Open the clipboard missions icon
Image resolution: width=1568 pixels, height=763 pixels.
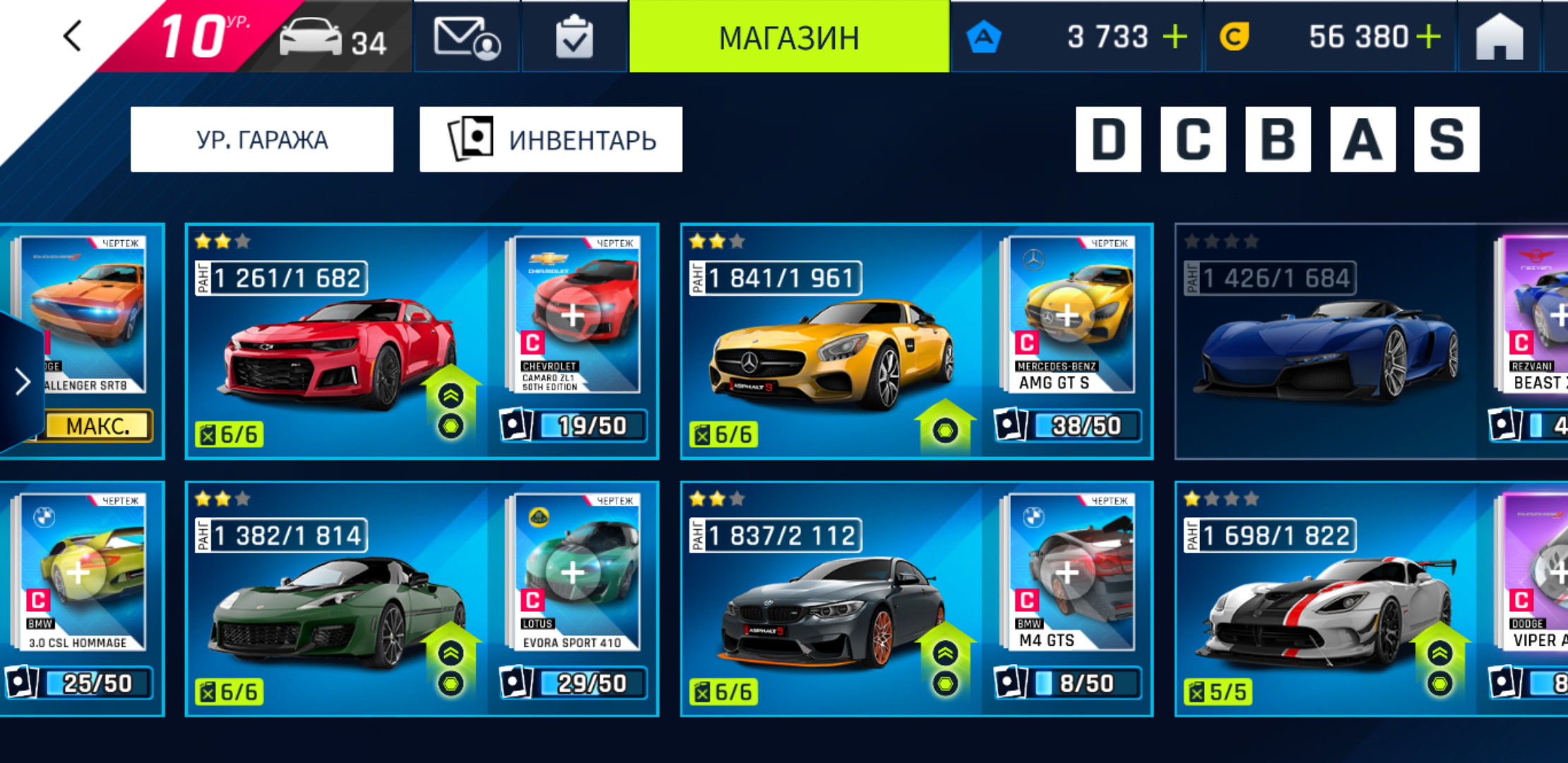coord(574,37)
